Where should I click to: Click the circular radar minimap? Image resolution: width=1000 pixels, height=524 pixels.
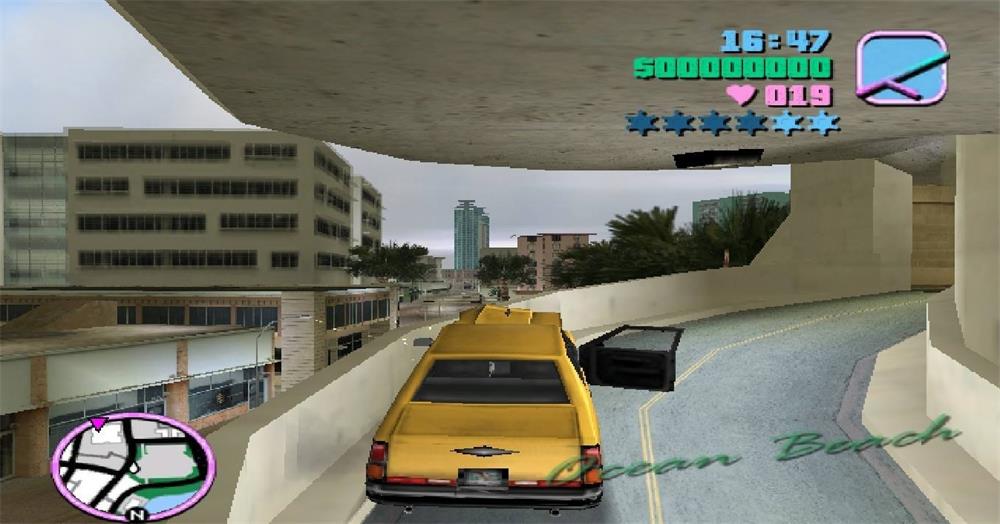pos(131,466)
